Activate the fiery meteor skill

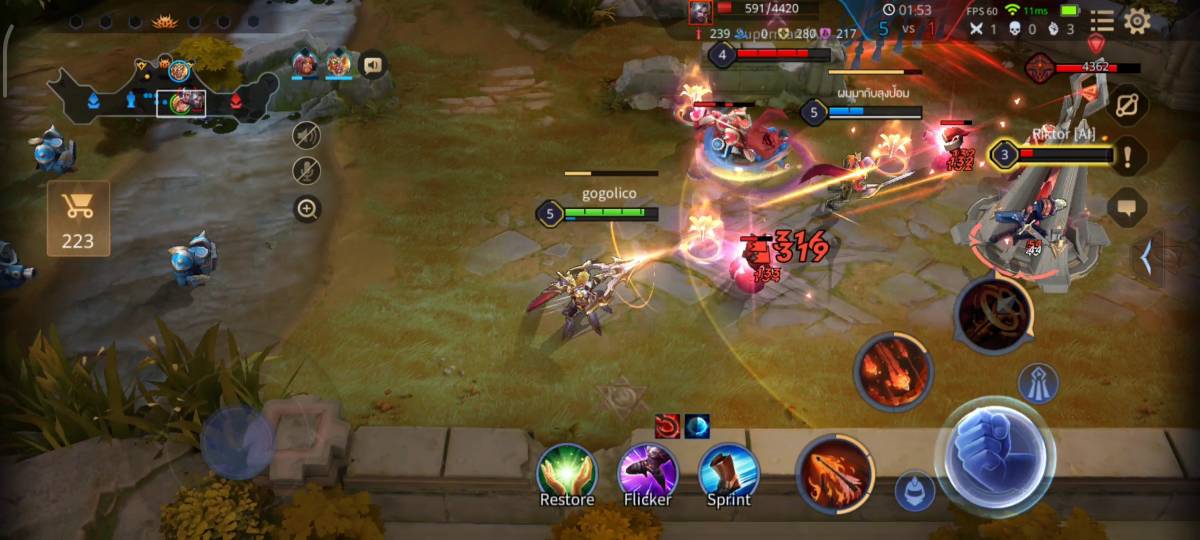click(893, 372)
